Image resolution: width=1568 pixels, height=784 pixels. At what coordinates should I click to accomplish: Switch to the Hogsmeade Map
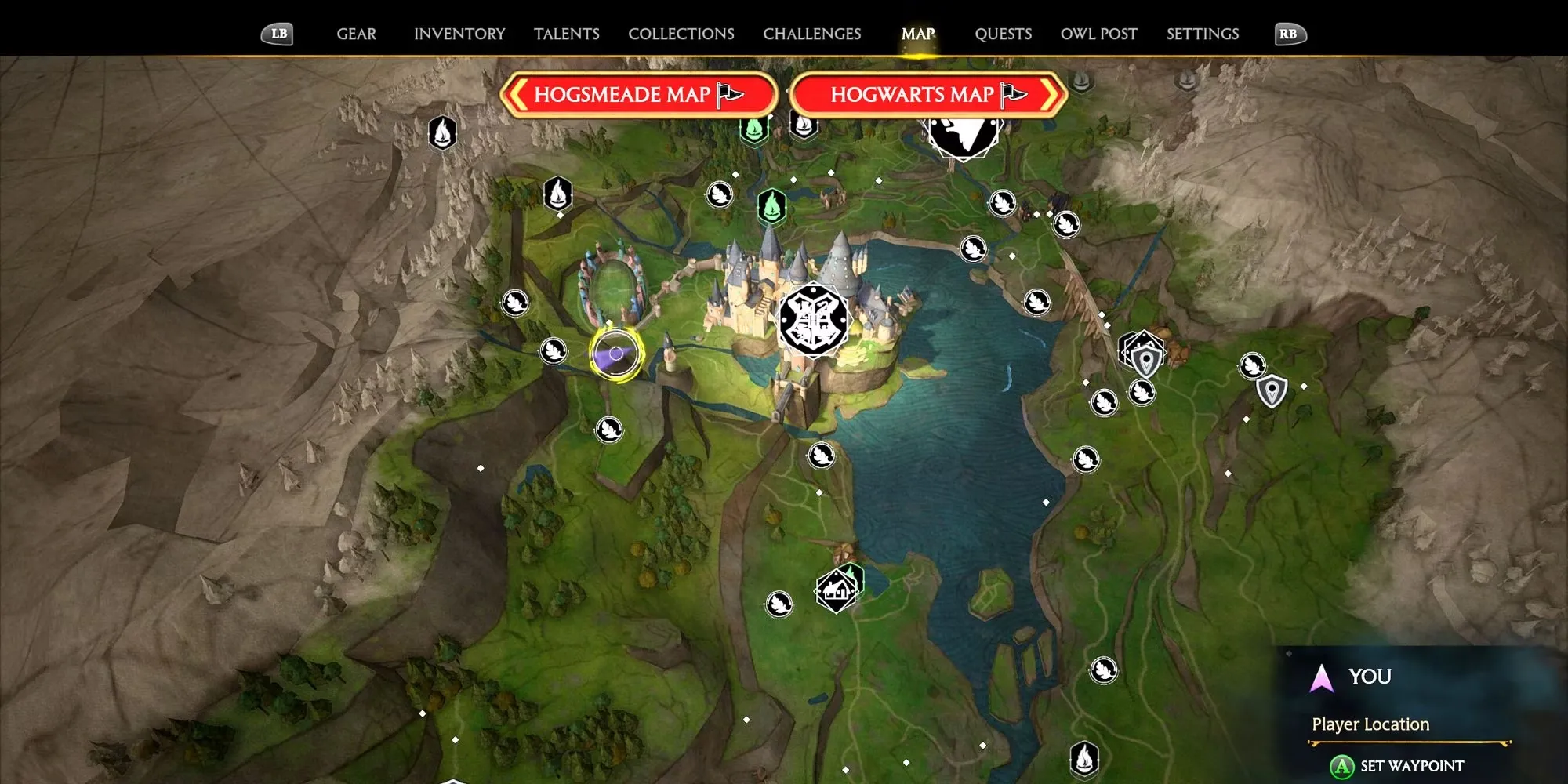[x=637, y=95]
